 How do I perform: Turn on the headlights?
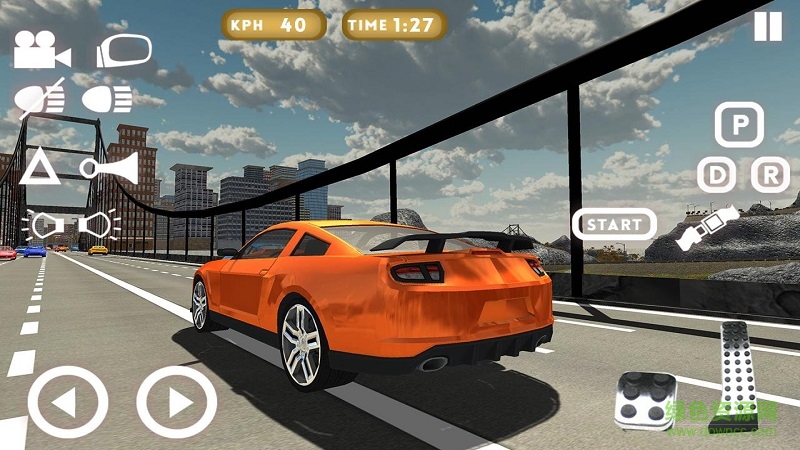(x=107, y=98)
